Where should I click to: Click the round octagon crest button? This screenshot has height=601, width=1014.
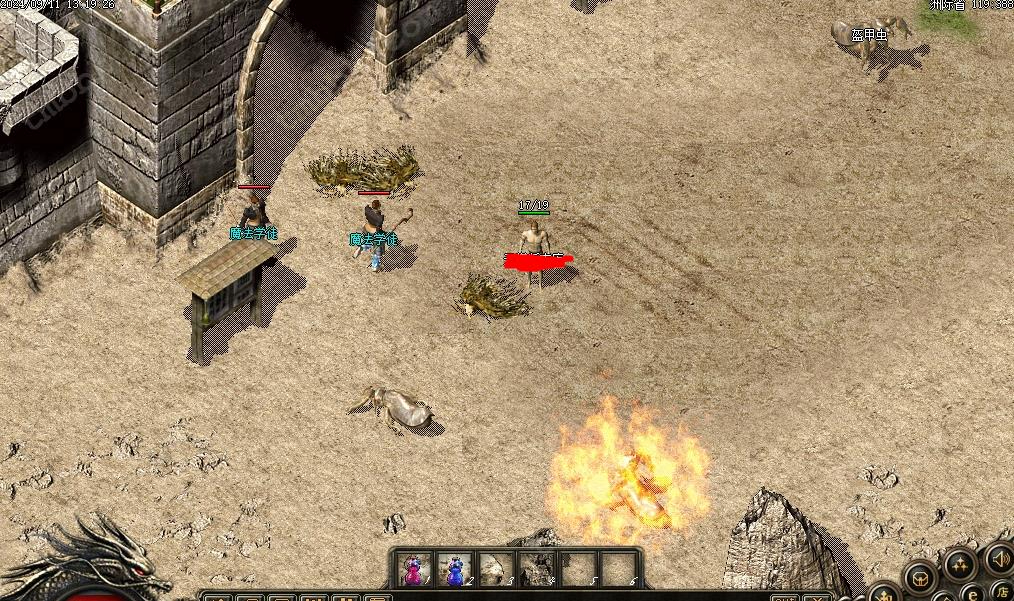(x=919, y=576)
